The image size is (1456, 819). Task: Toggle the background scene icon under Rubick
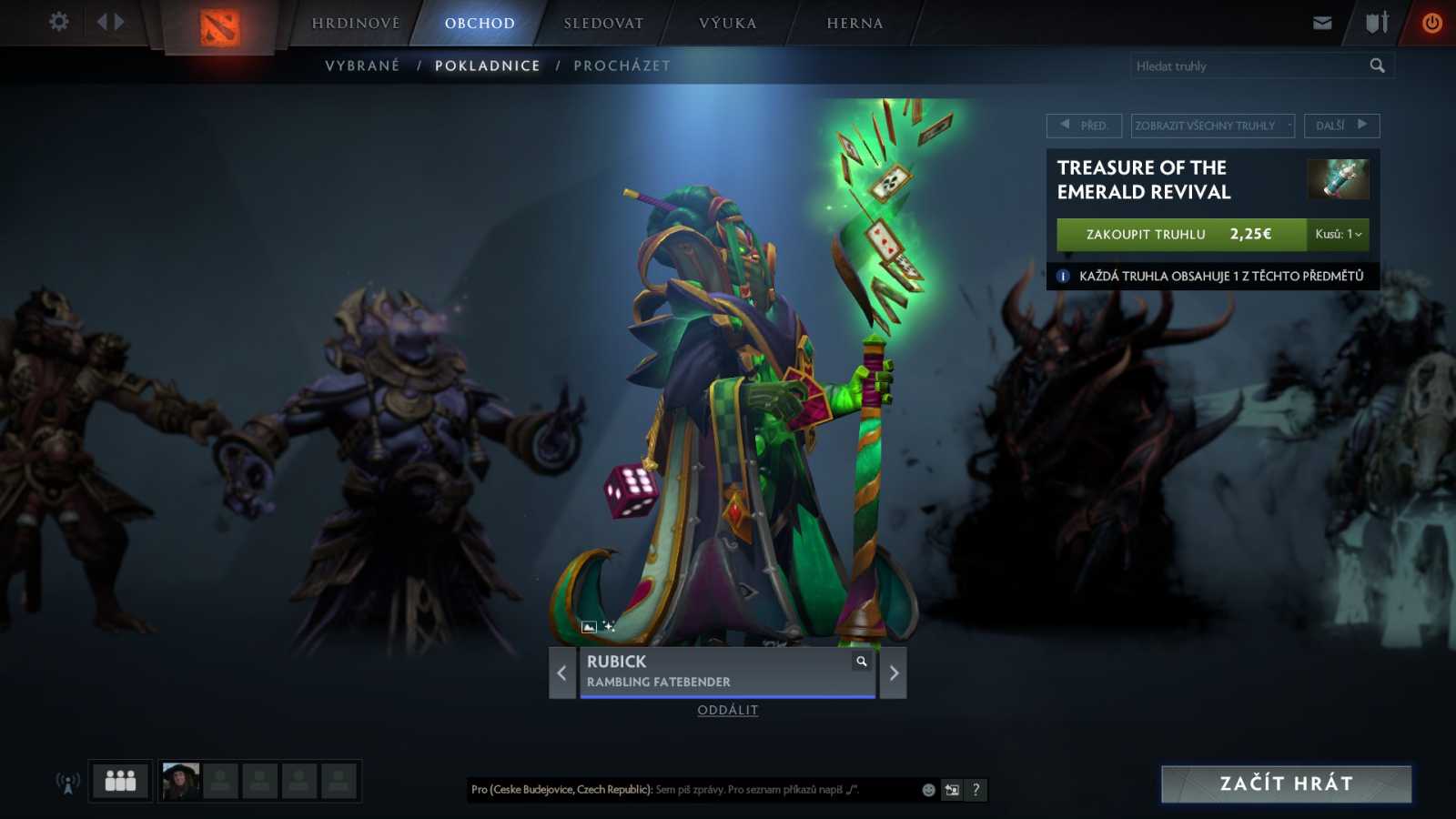click(x=588, y=625)
